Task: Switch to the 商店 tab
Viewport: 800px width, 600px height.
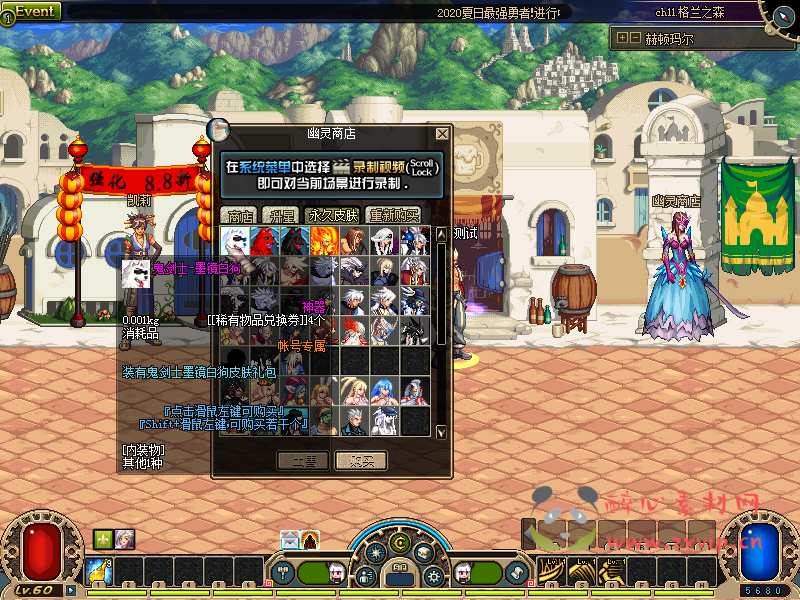Action: (x=240, y=215)
